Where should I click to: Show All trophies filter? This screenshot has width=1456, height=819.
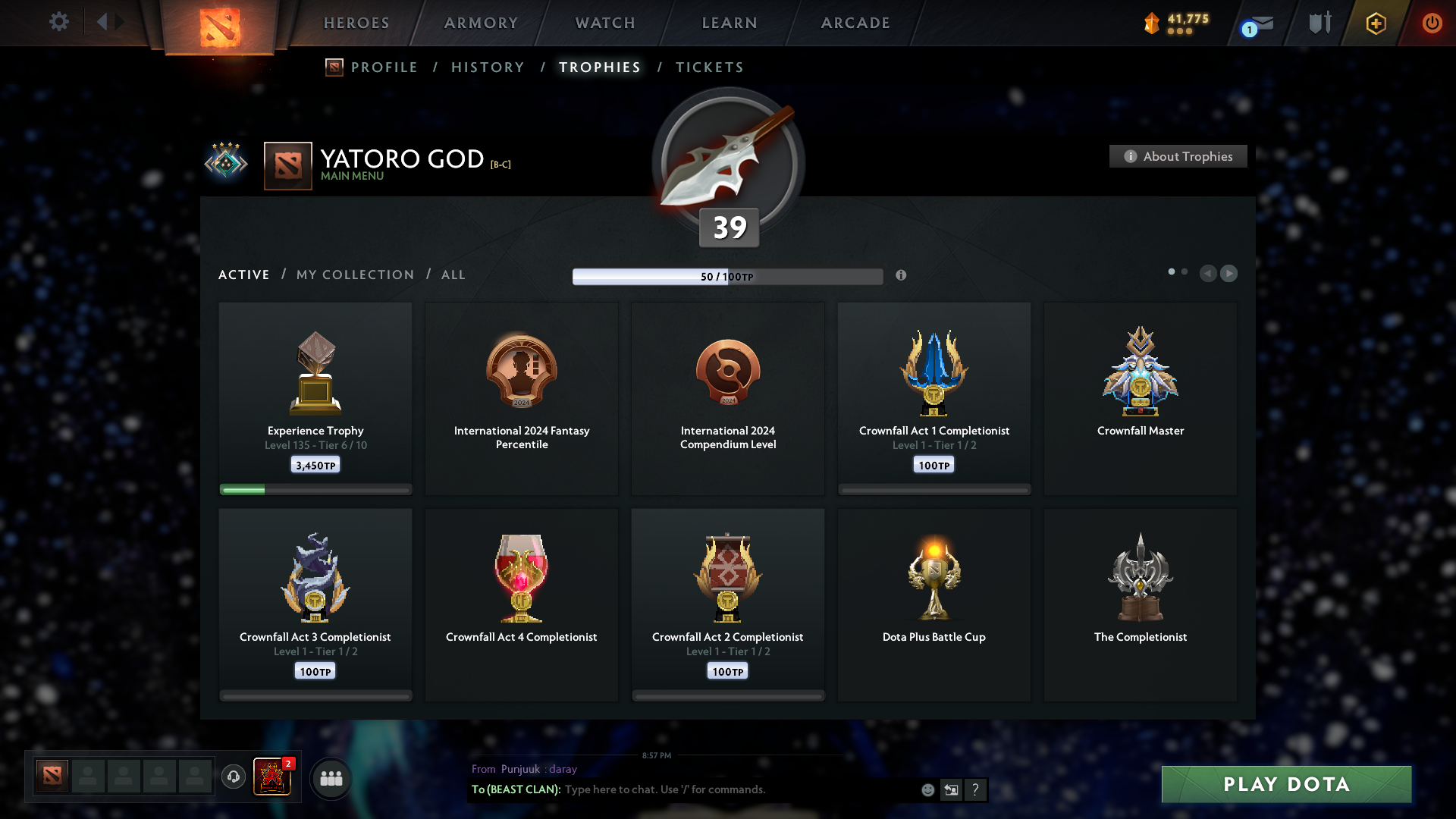click(453, 275)
